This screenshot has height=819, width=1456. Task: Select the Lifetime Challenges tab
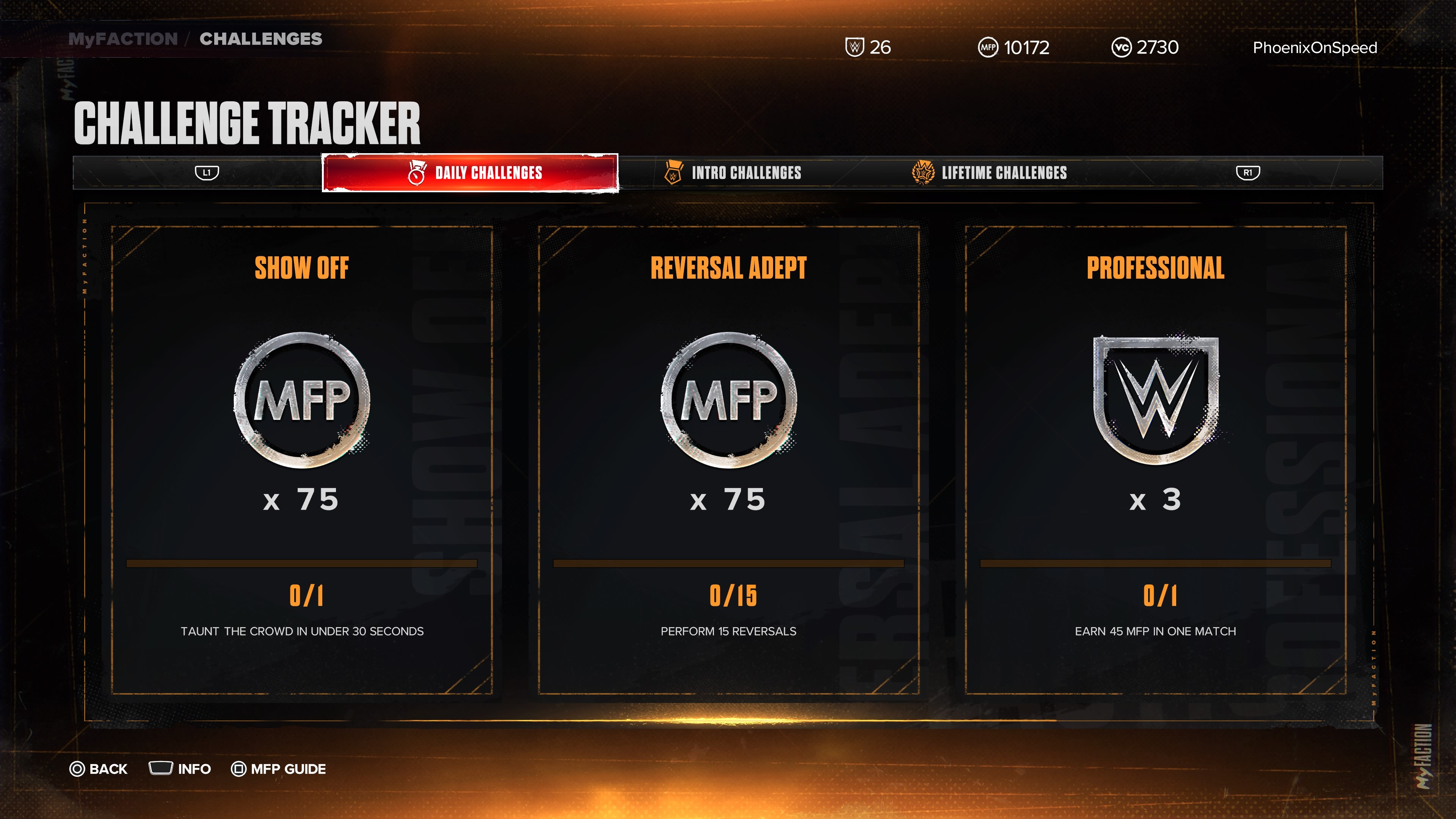(990, 173)
